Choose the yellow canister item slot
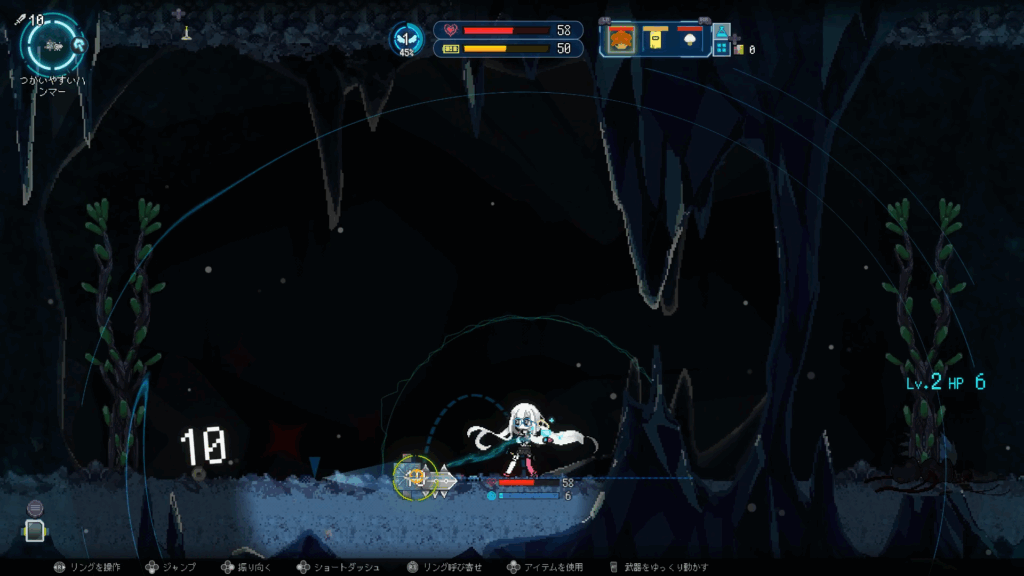The height and width of the screenshot is (576, 1024). tap(655, 39)
